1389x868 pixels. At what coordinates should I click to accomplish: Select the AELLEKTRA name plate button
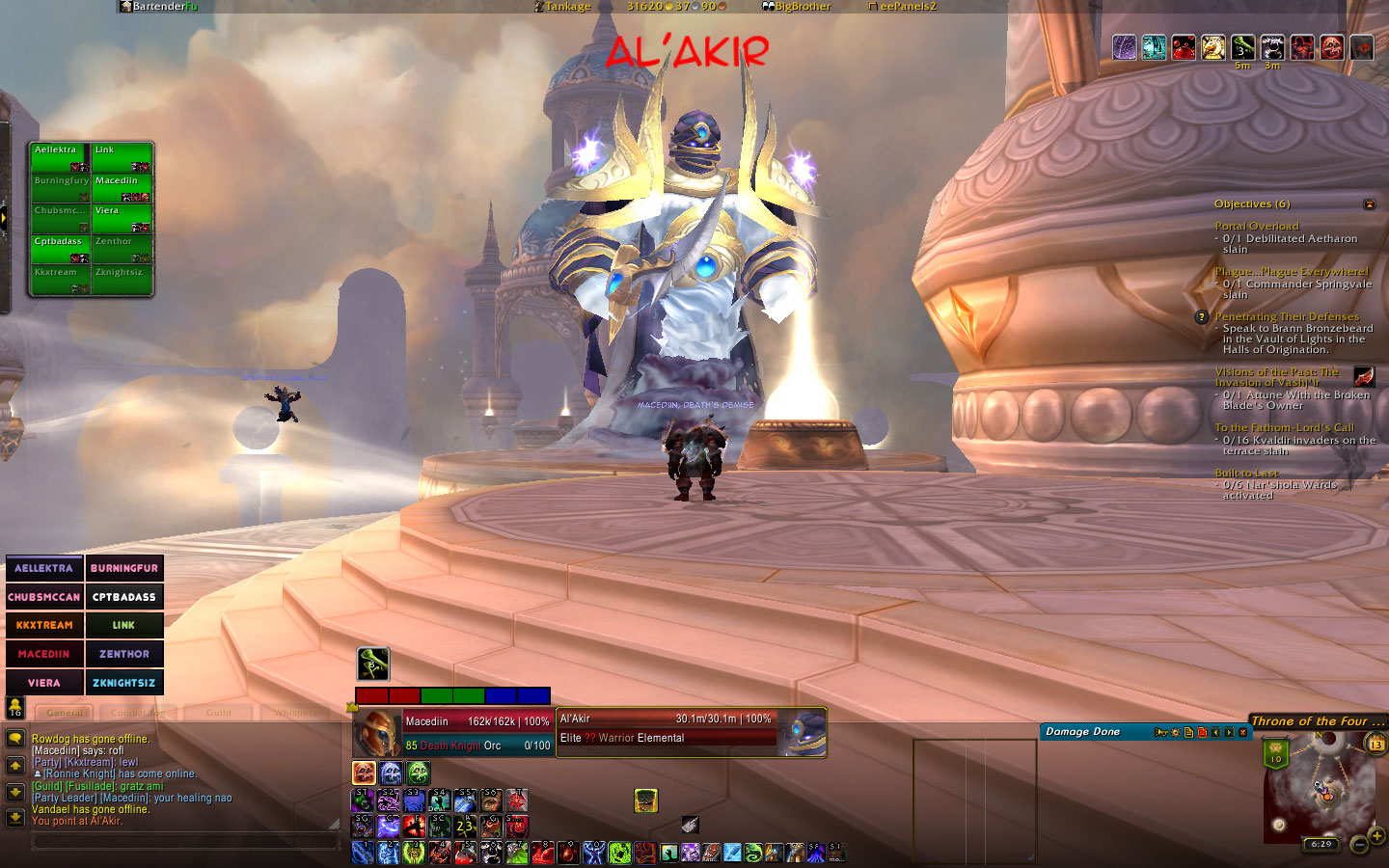point(44,568)
